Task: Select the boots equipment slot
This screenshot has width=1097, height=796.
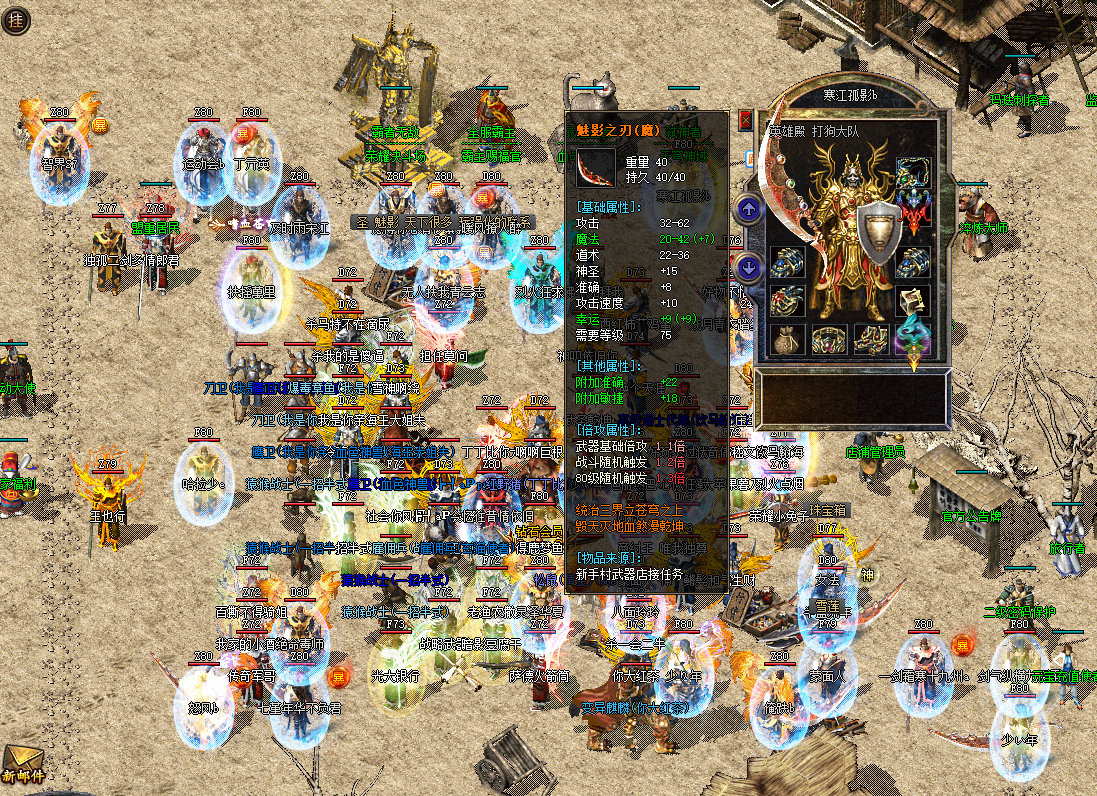Action: point(869,341)
